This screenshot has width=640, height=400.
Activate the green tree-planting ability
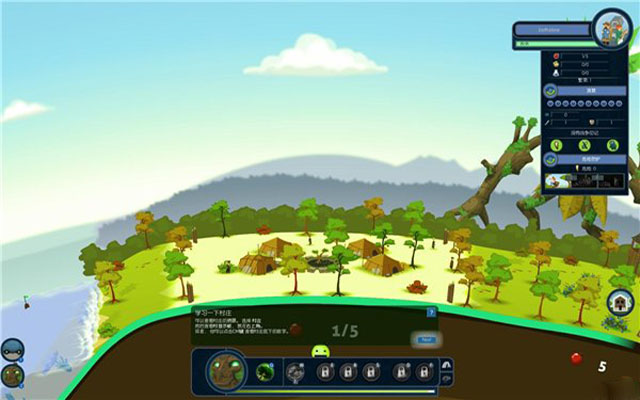click(264, 372)
